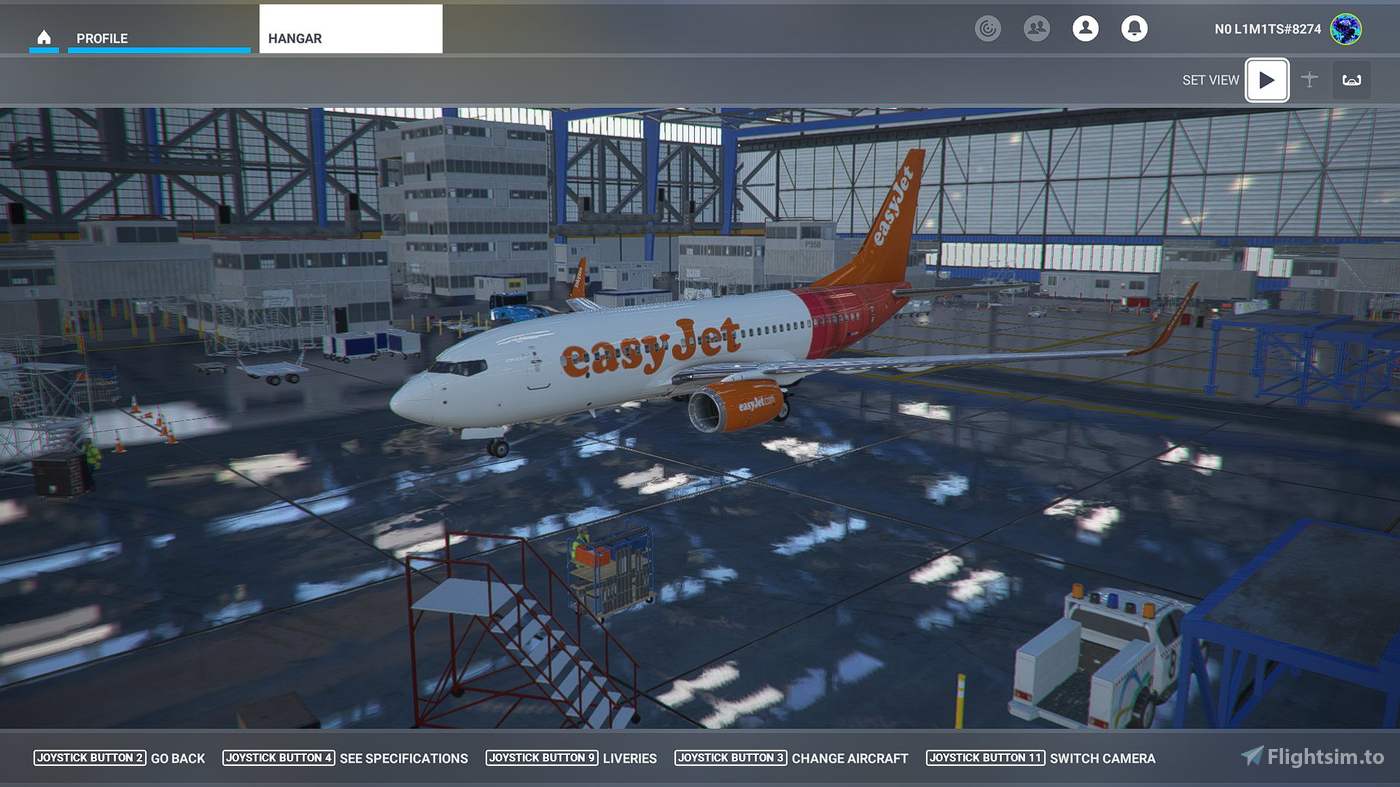
Task: Open your player profile icon
Action: pyautogui.click(x=1085, y=28)
